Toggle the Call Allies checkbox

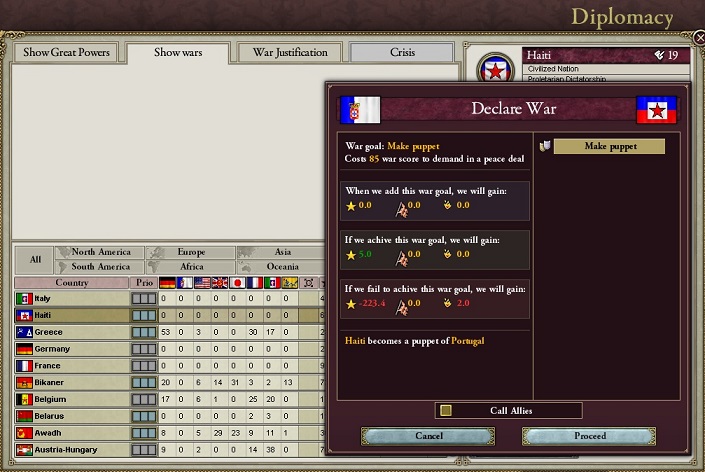point(446,410)
